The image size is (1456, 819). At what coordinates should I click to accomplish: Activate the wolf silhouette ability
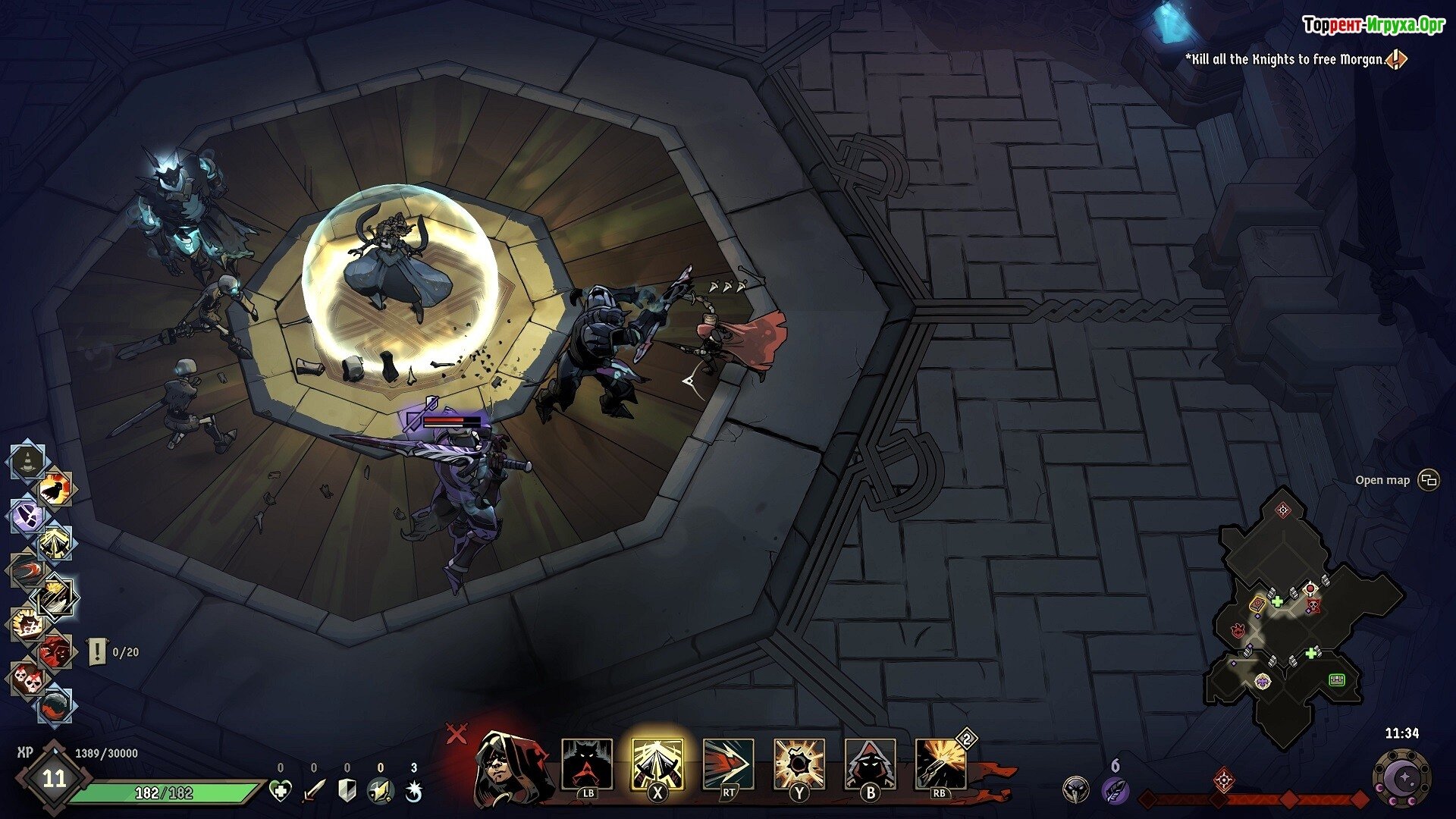(587, 764)
